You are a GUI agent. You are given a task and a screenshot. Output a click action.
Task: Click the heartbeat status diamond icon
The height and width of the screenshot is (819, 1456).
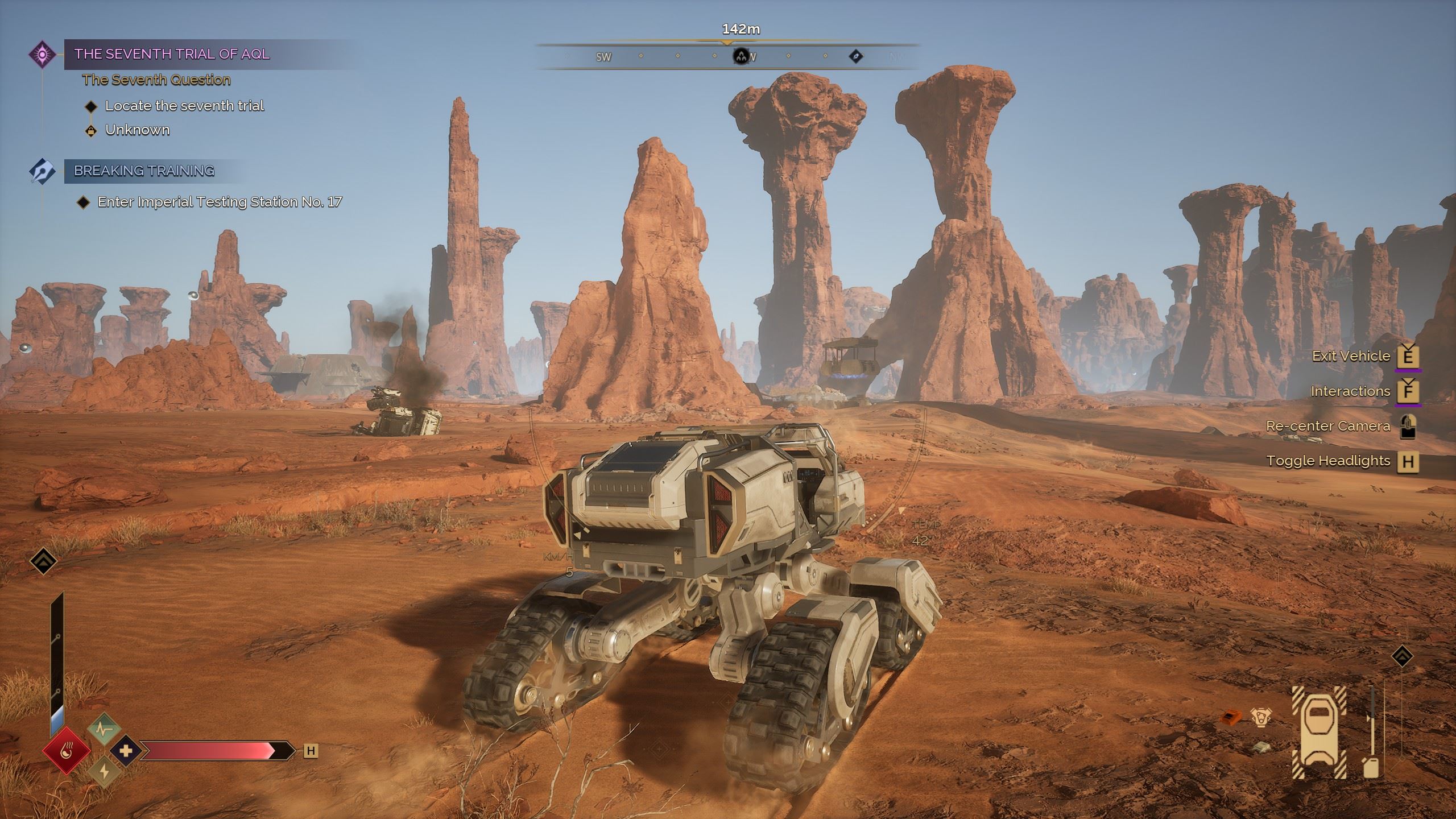pos(104,730)
